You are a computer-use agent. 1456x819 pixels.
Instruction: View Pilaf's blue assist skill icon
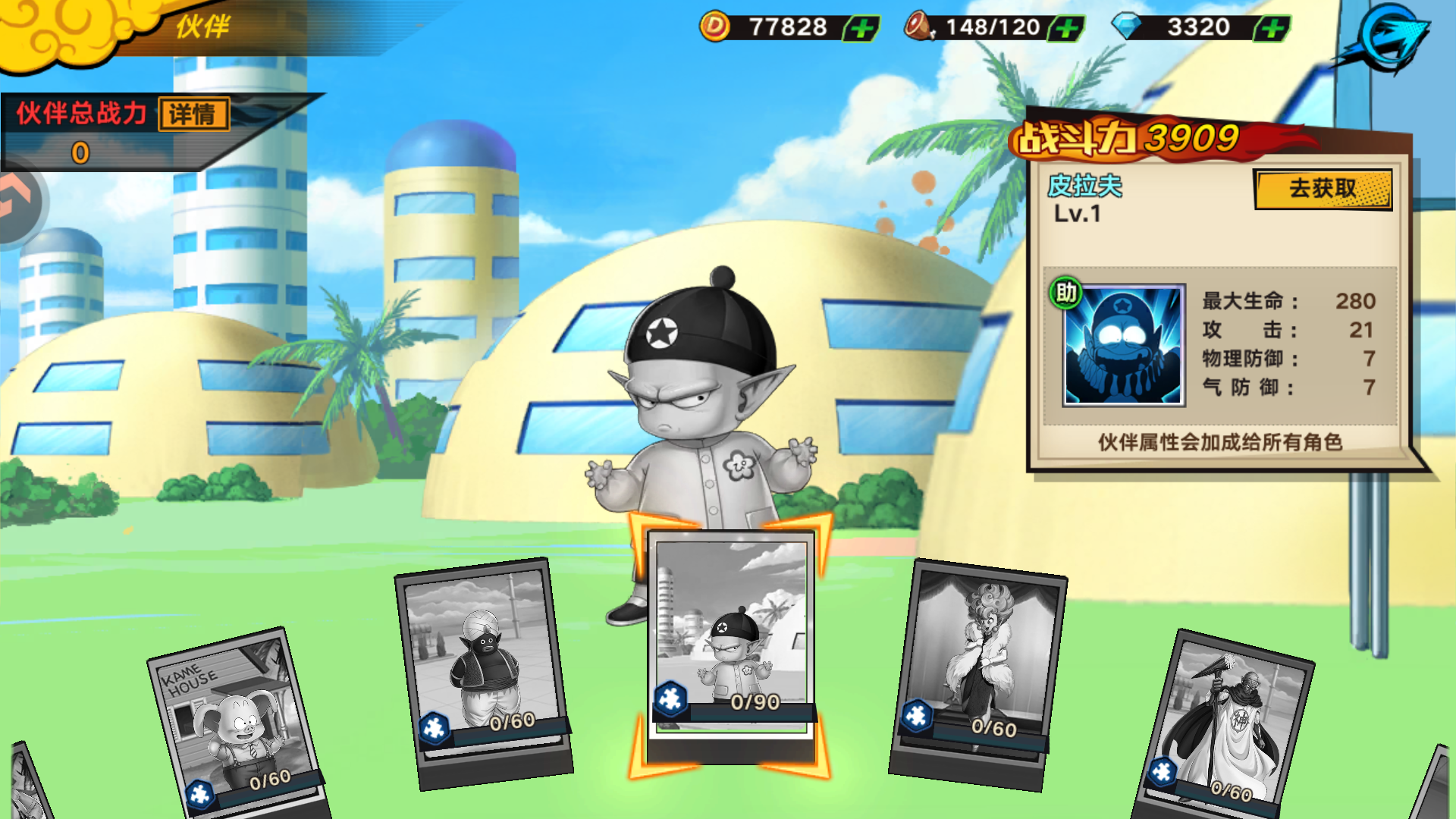click(x=1123, y=346)
